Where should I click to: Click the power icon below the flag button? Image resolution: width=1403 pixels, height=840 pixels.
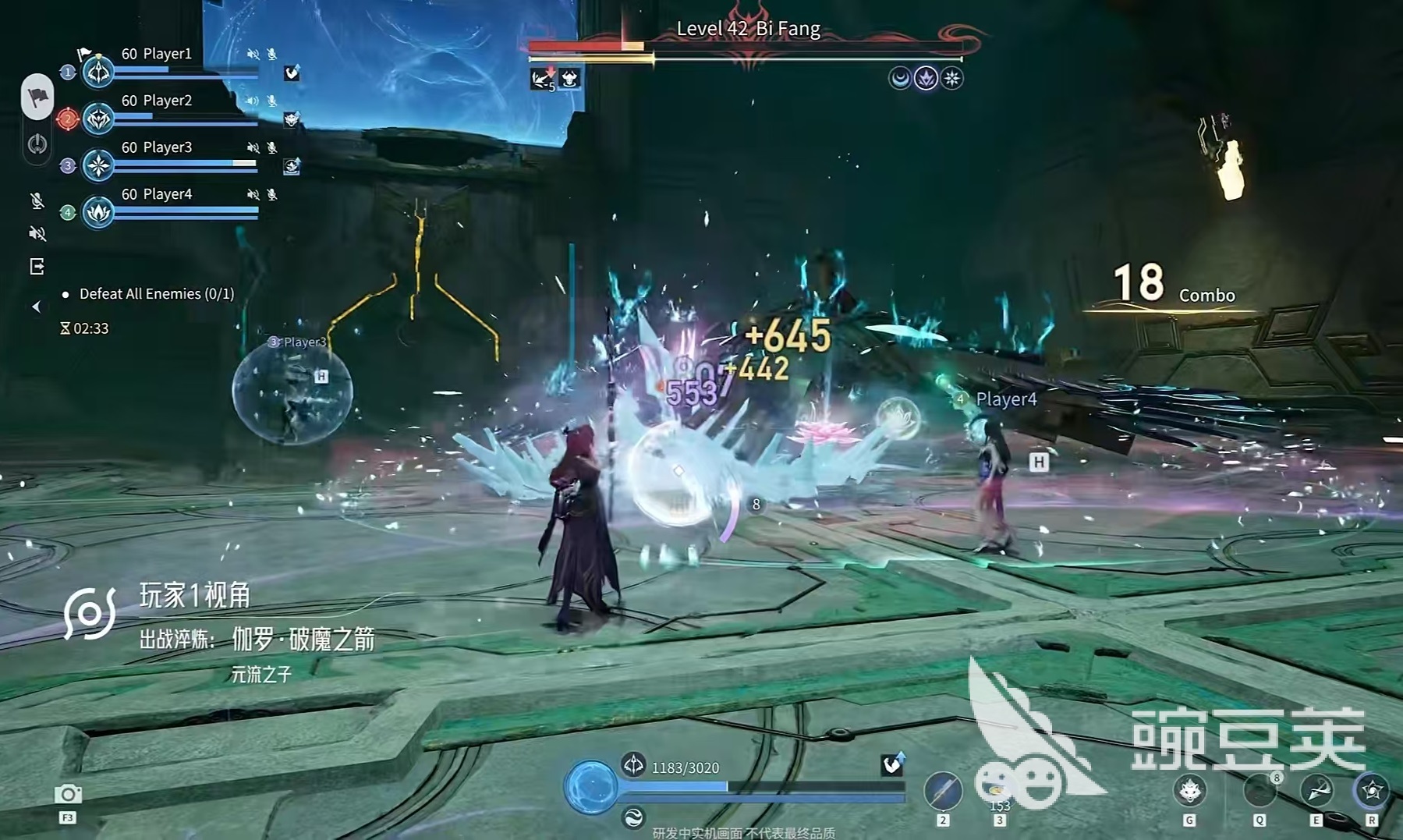point(37,144)
